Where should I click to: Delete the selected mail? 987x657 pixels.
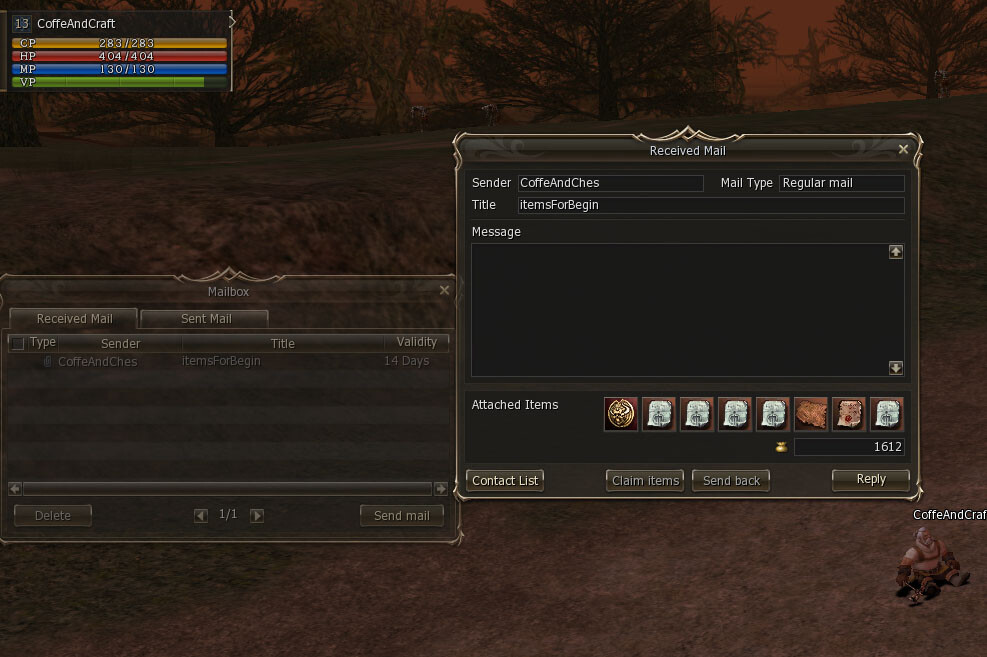[53, 516]
